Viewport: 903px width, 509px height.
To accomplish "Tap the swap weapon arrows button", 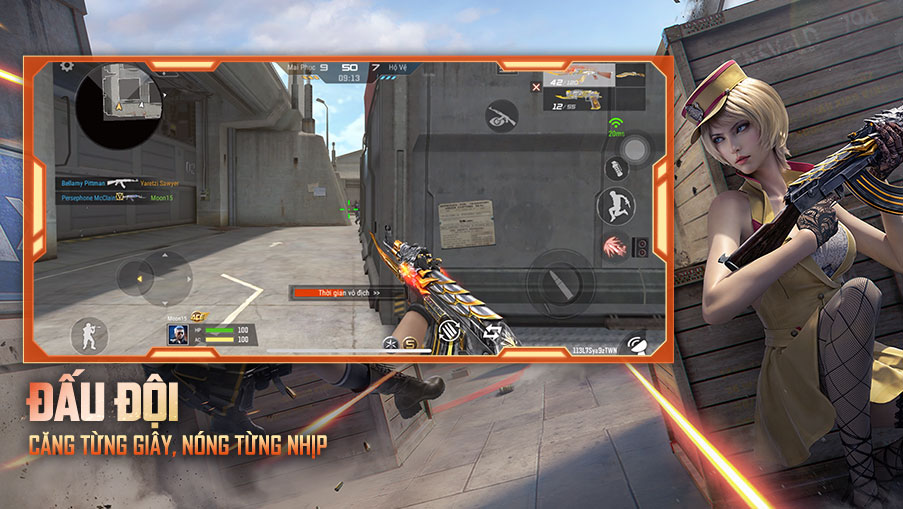I will click(493, 333).
